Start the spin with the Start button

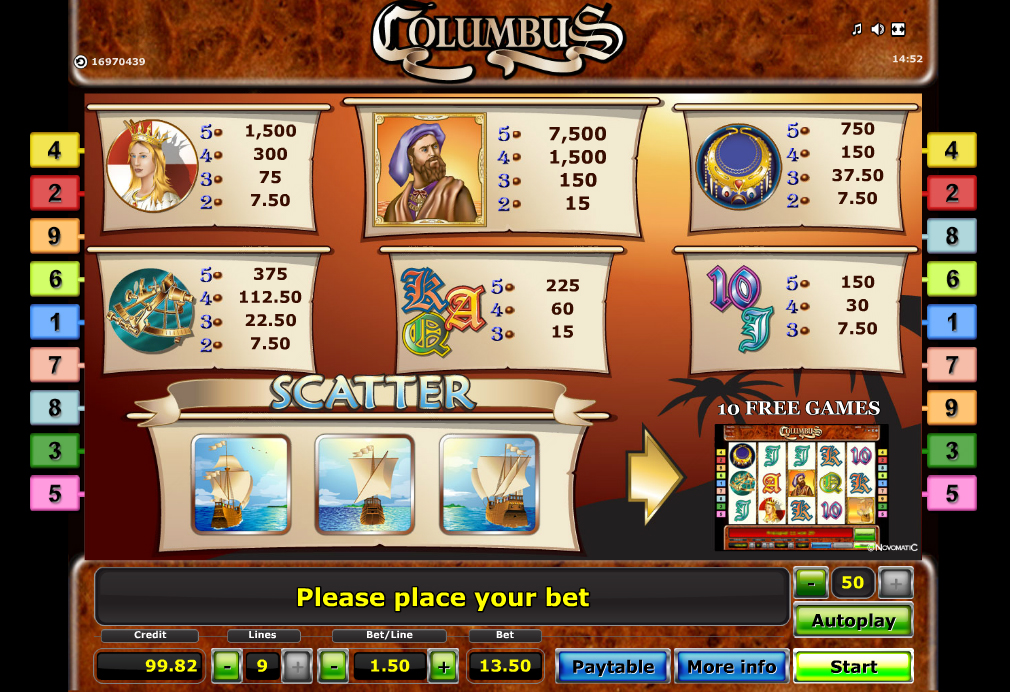(x=853, y=666)
